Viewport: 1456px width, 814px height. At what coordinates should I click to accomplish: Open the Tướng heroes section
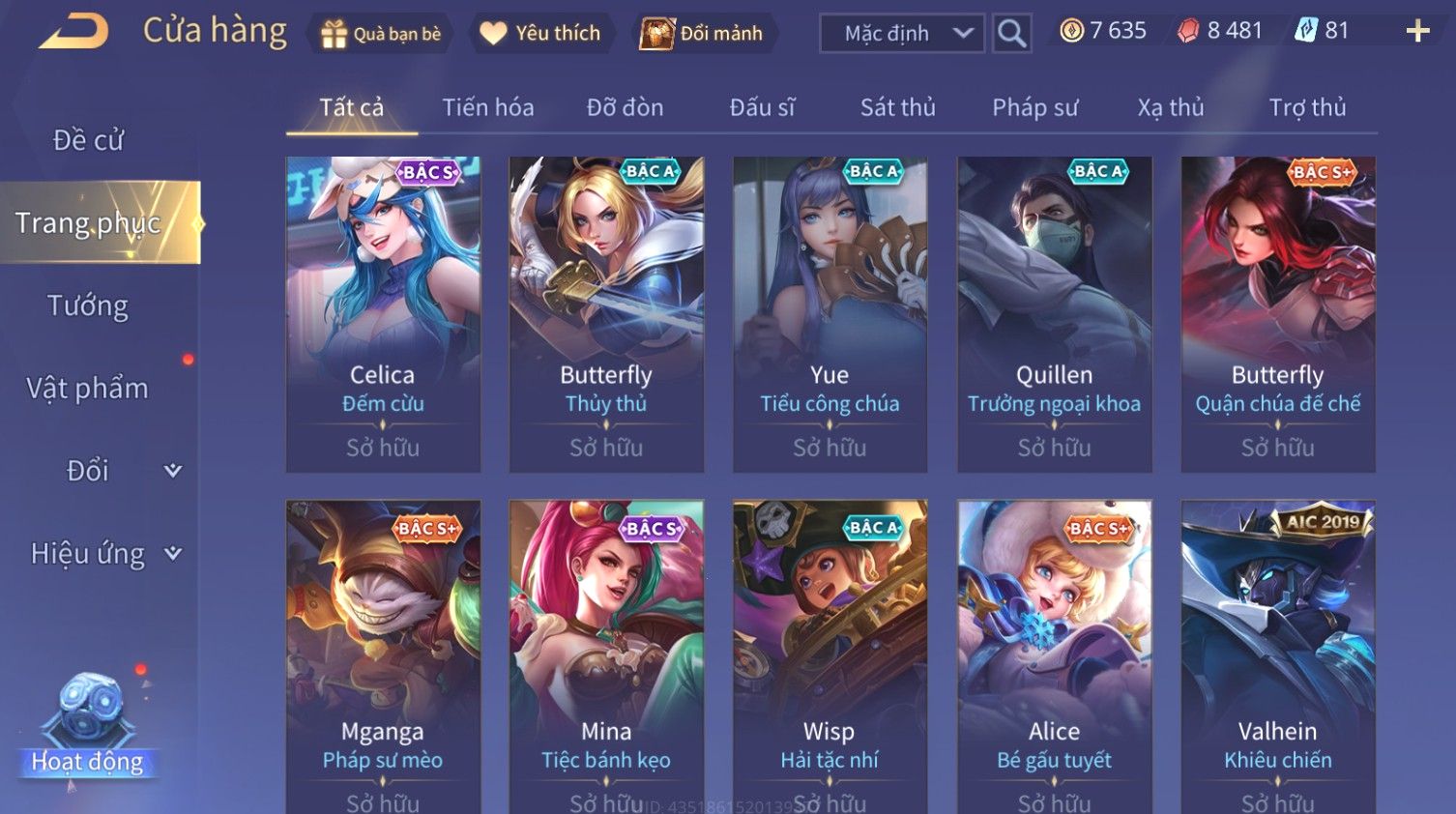coord(88,305)
